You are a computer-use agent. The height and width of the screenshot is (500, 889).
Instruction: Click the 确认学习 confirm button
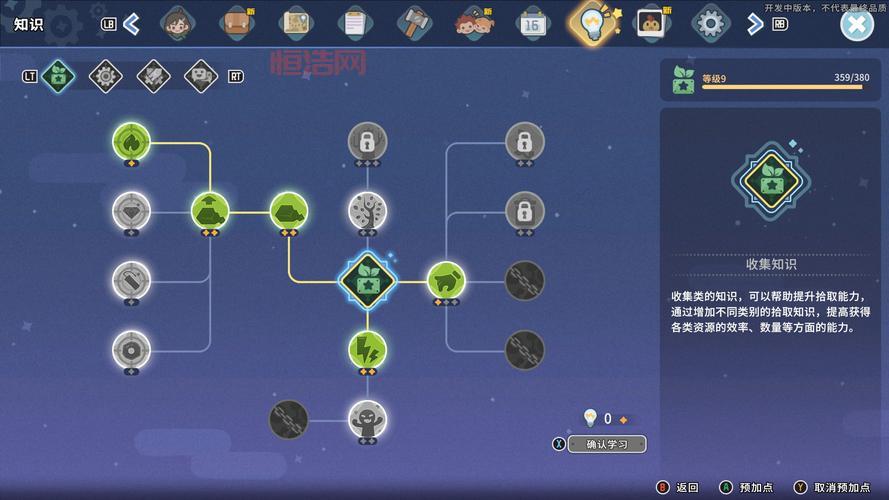[x=607, y=444]
